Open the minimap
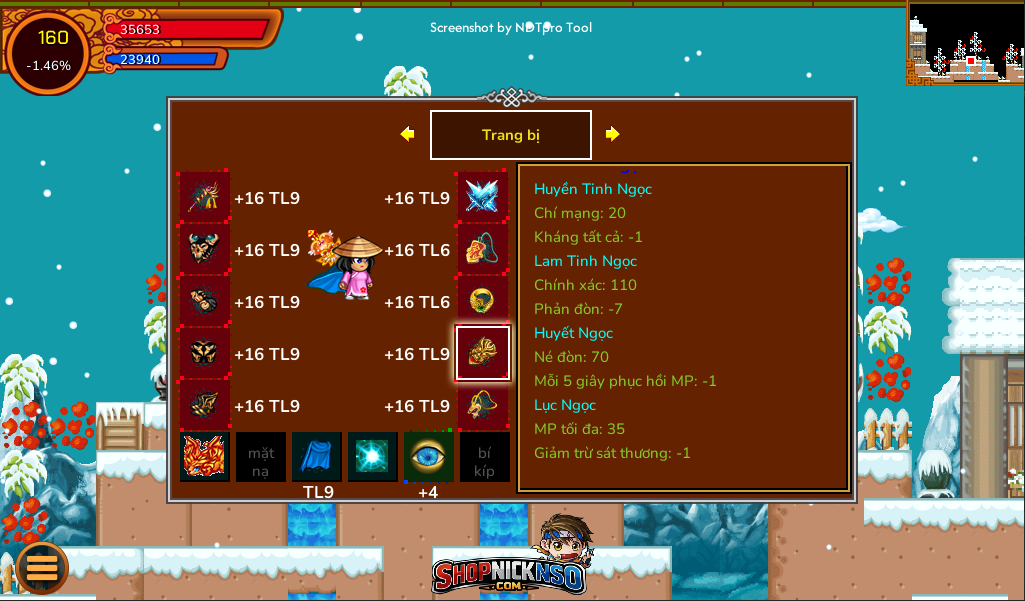Viewport: 1025px width, 601px height. pos(965,42)
